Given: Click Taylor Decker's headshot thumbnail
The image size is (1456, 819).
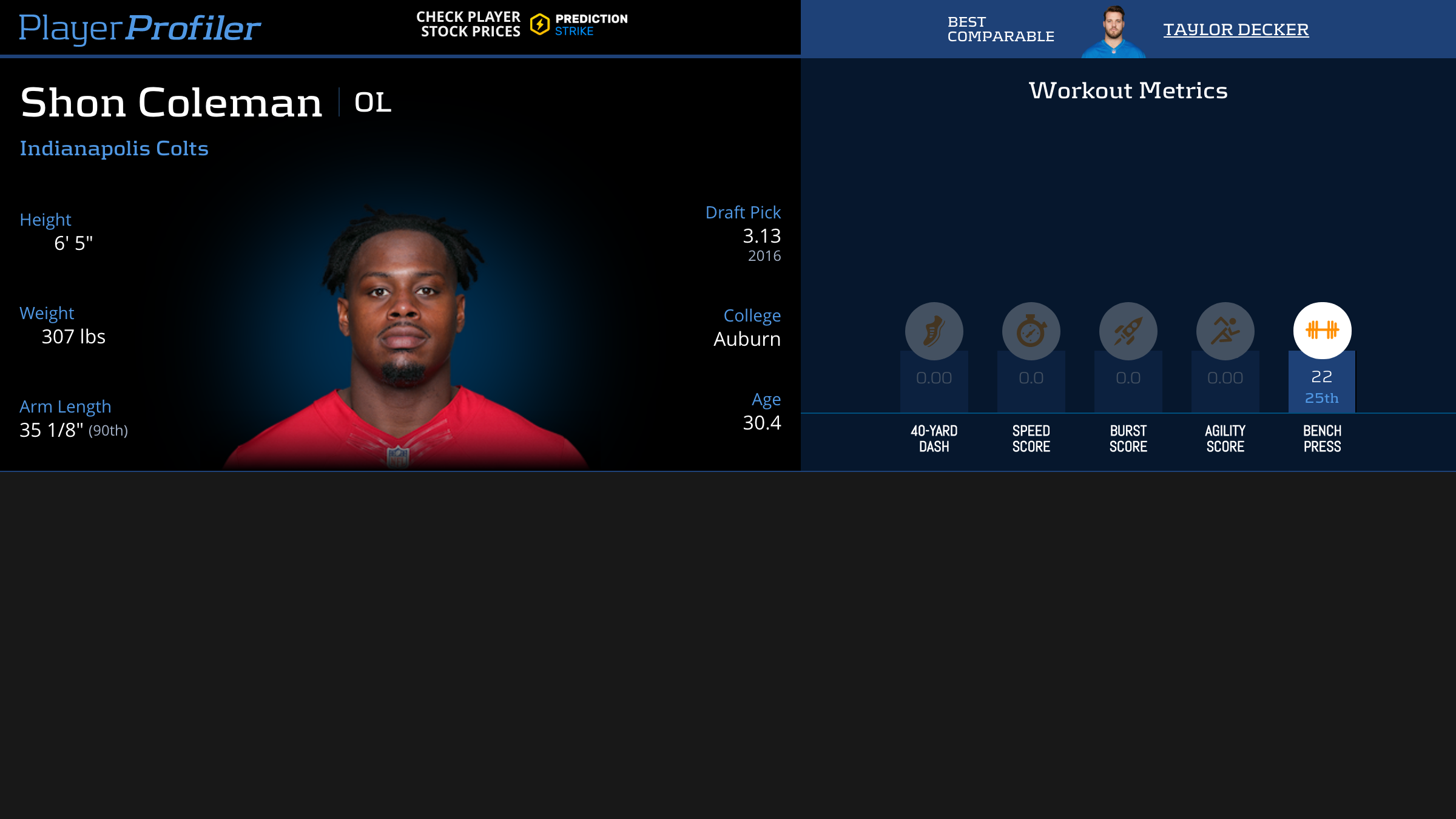Looking at the screenshot, I should [x=1113, y=32].
